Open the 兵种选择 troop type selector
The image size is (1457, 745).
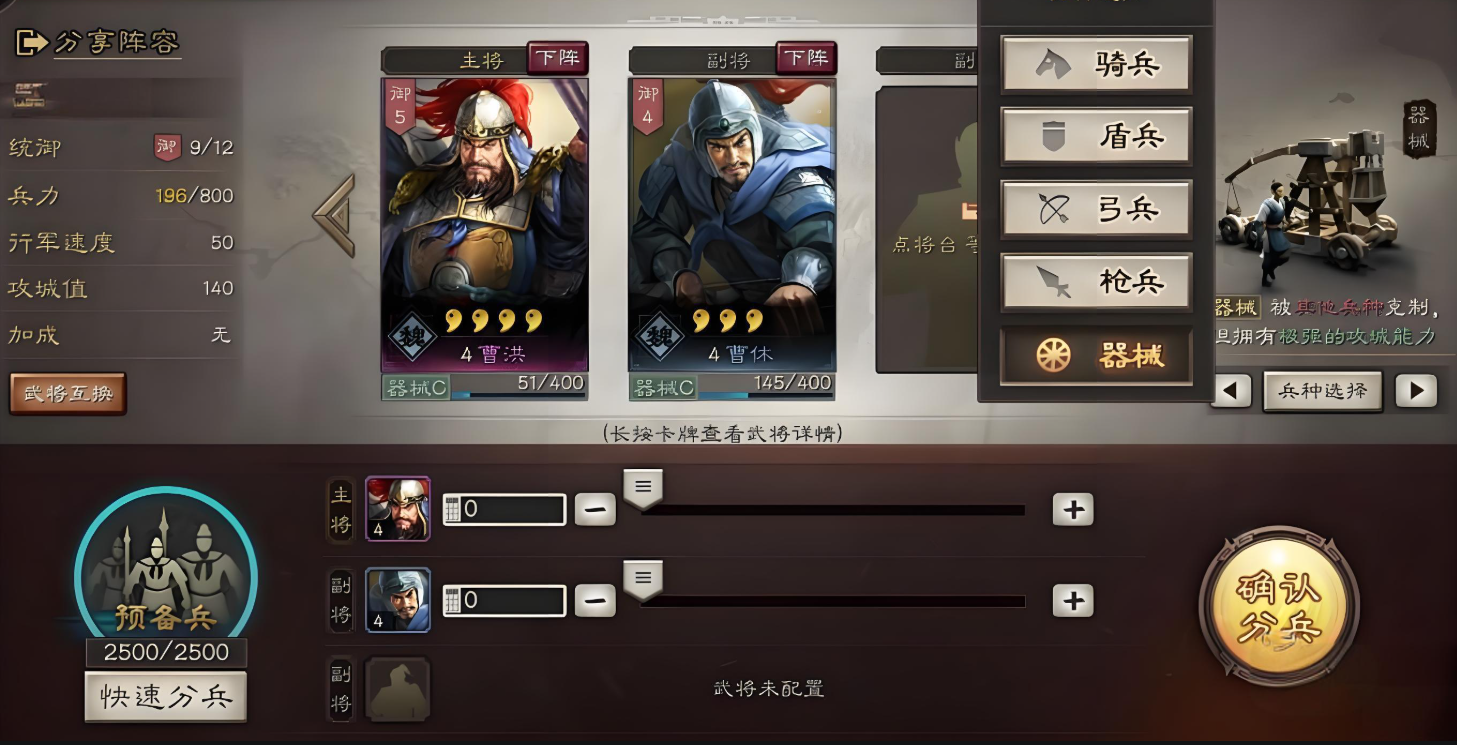(x=1322, y=391)
